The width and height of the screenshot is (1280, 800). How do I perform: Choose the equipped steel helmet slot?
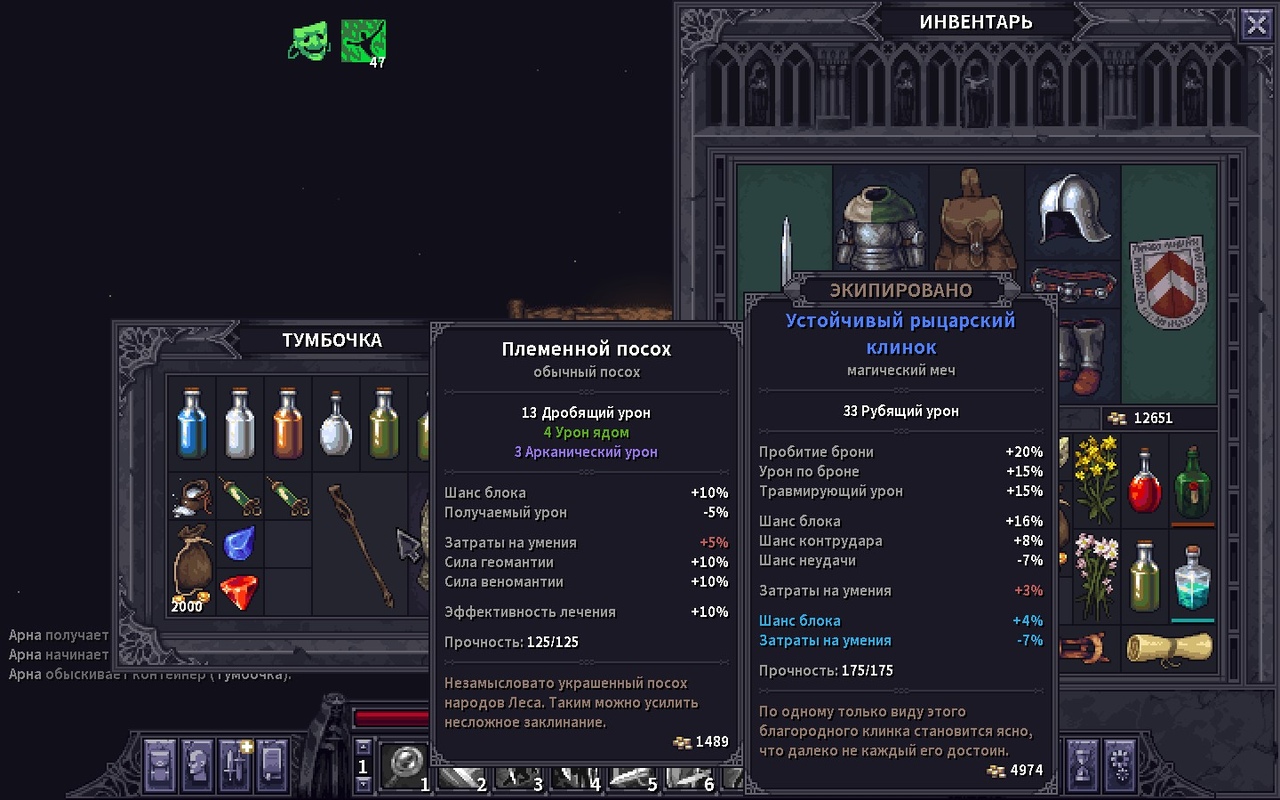coord(1073,210)
